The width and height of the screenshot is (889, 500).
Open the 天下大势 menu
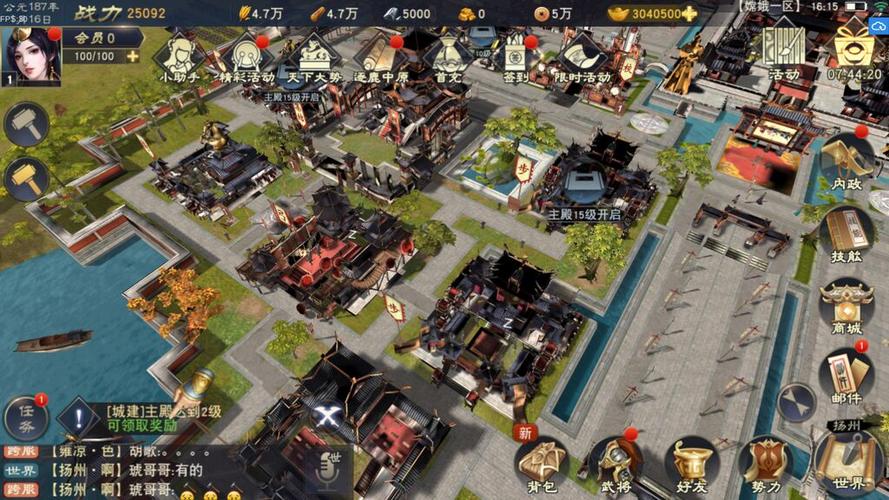point(314,56)
